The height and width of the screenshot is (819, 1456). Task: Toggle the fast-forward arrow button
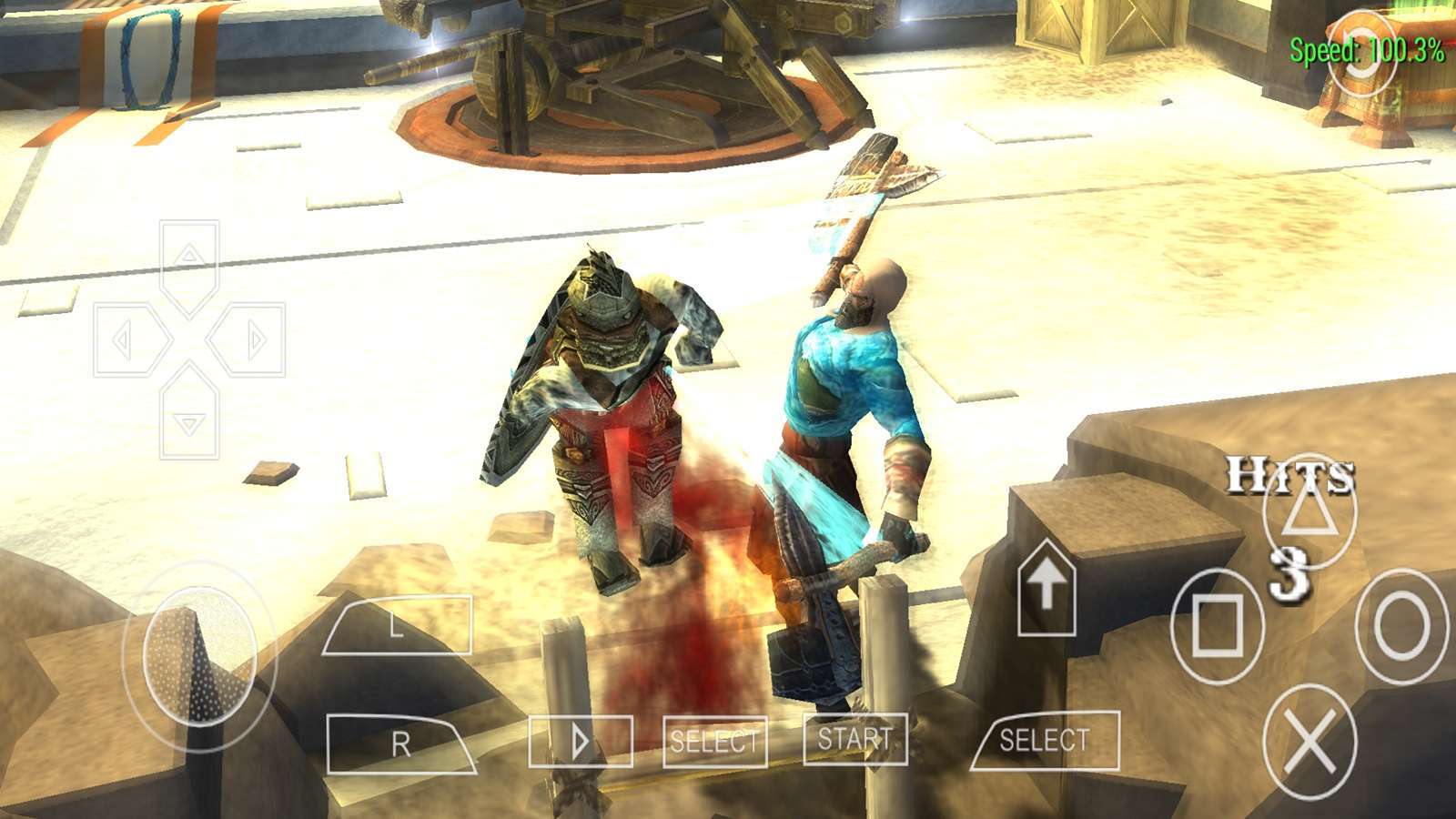pyautogui.click(x=581, y=742)
